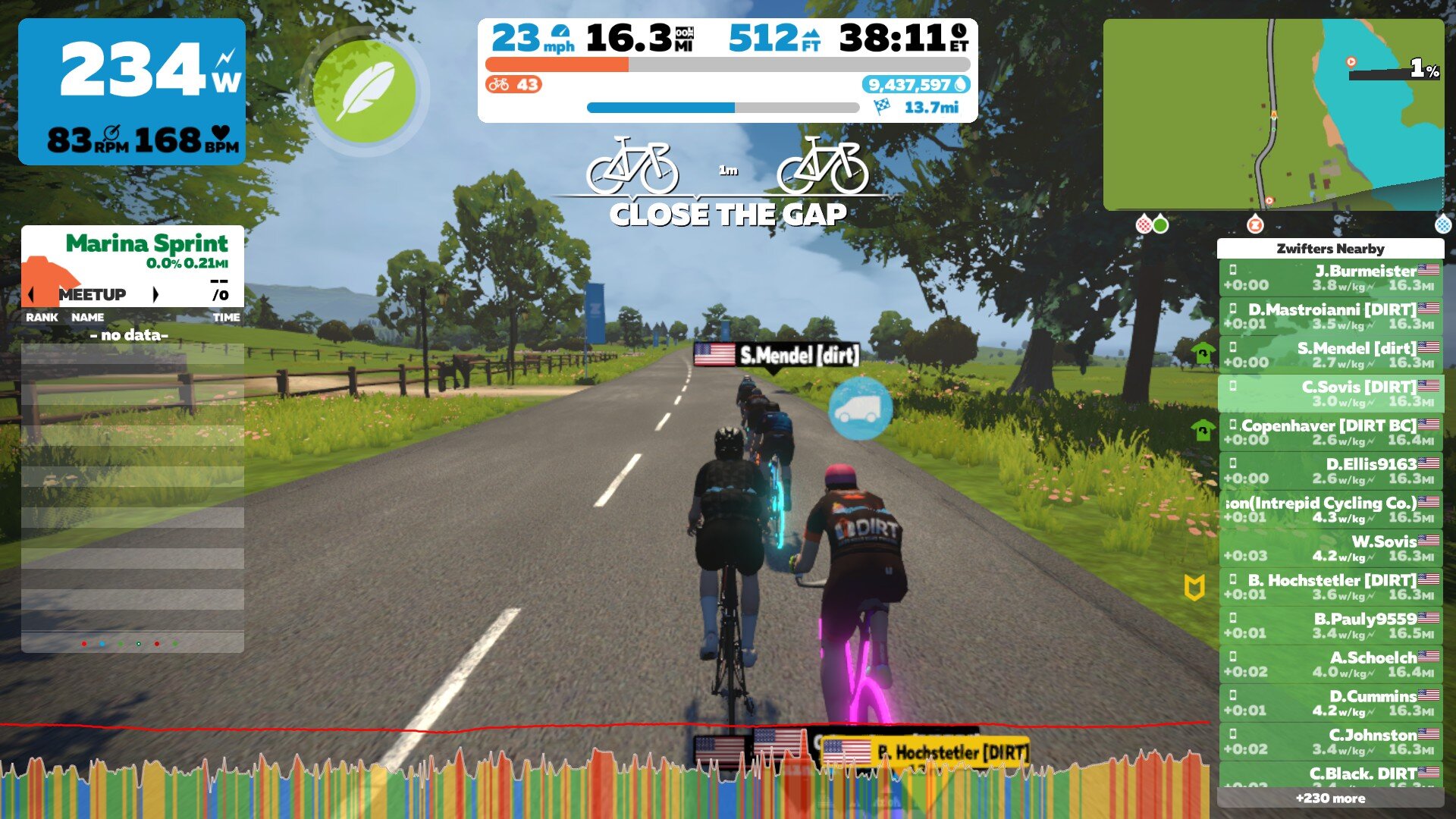Select W.Sovis in the rider list
The image size is (1456, 819).
pos(1330,548)
